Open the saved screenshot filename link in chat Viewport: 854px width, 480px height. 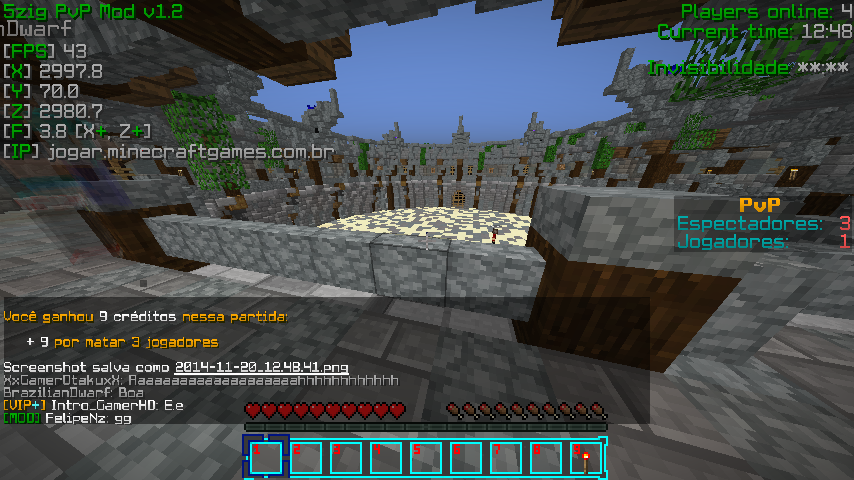261,367
